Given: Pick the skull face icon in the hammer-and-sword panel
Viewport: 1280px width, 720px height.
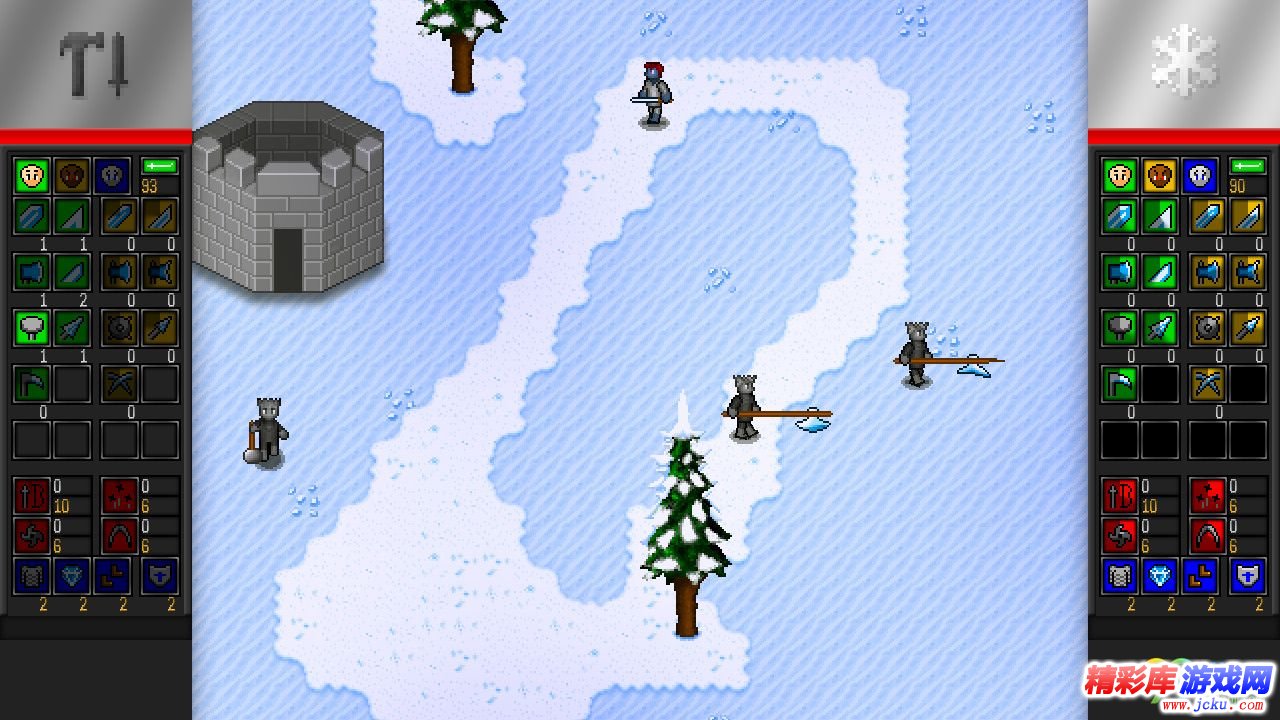Looking at the screenshot, I should click(111, 176).
